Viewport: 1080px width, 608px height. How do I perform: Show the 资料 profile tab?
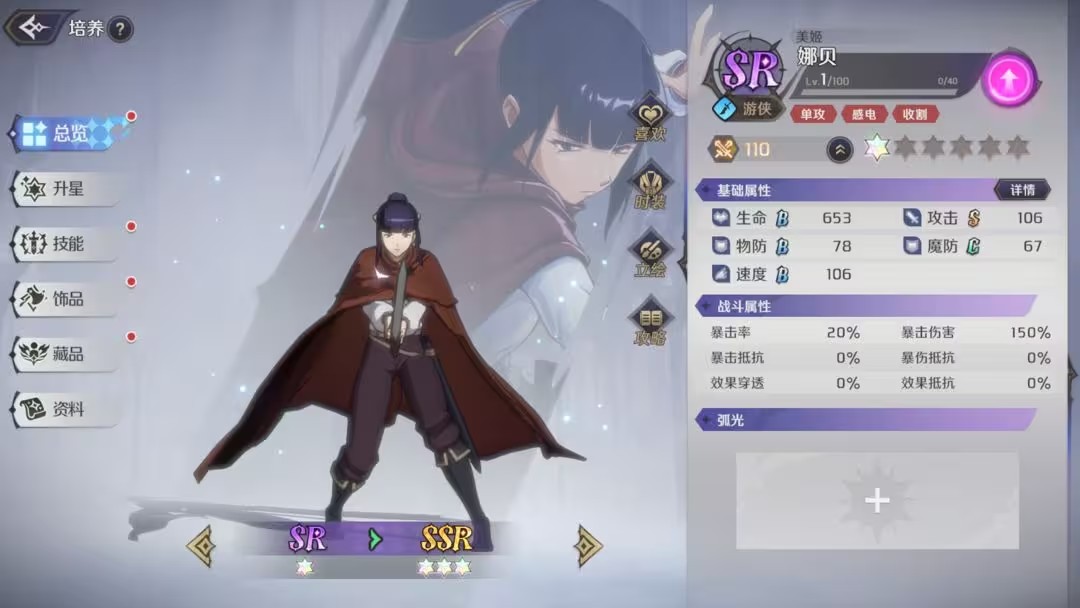tap(66, 409)
